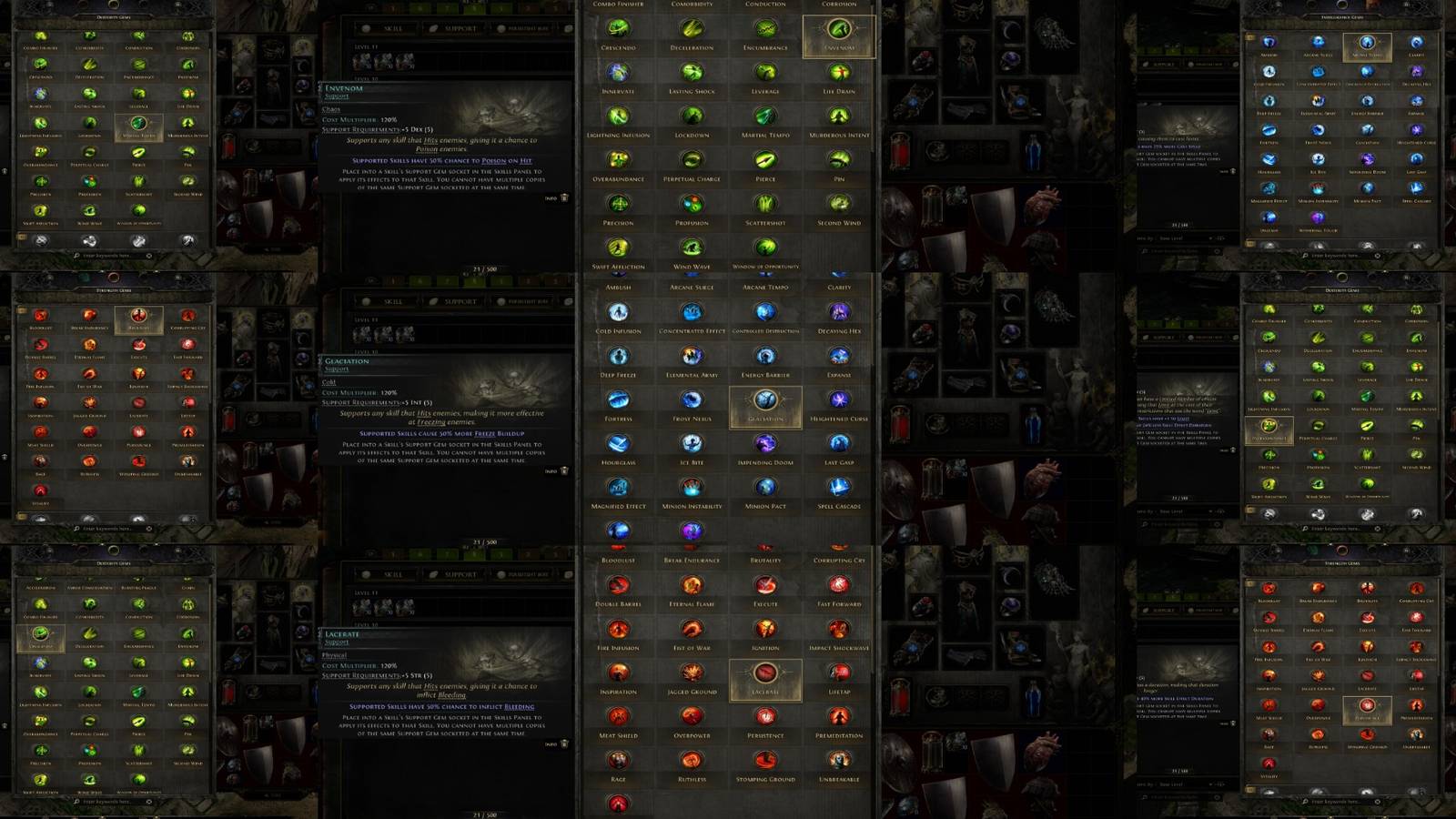The image size is (1456, 819).
Task: Click the Corrosion gem icon
Action: click(188, 37)
